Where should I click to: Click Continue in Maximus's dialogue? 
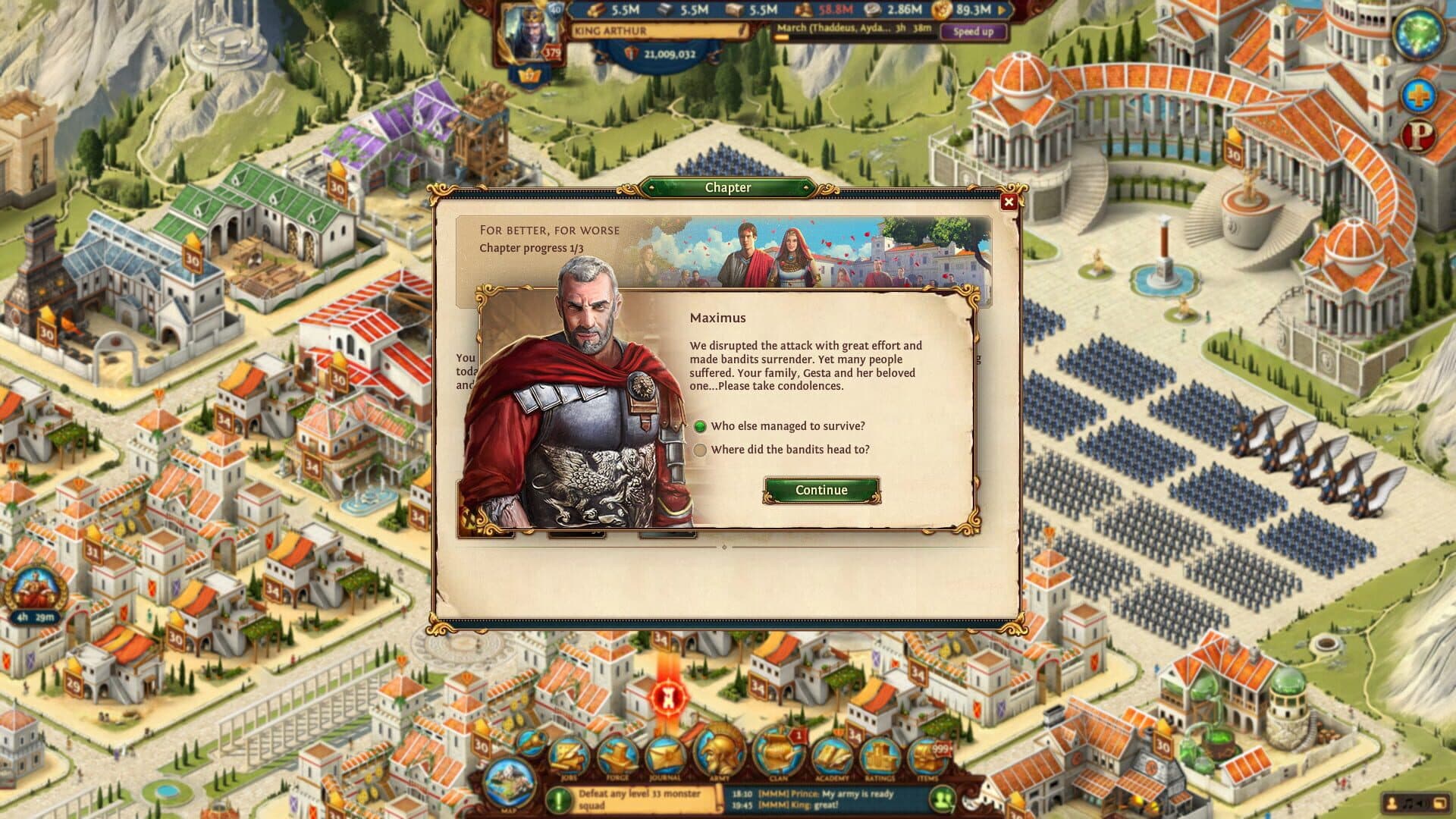pyautogui.click(x=821, y=490)
